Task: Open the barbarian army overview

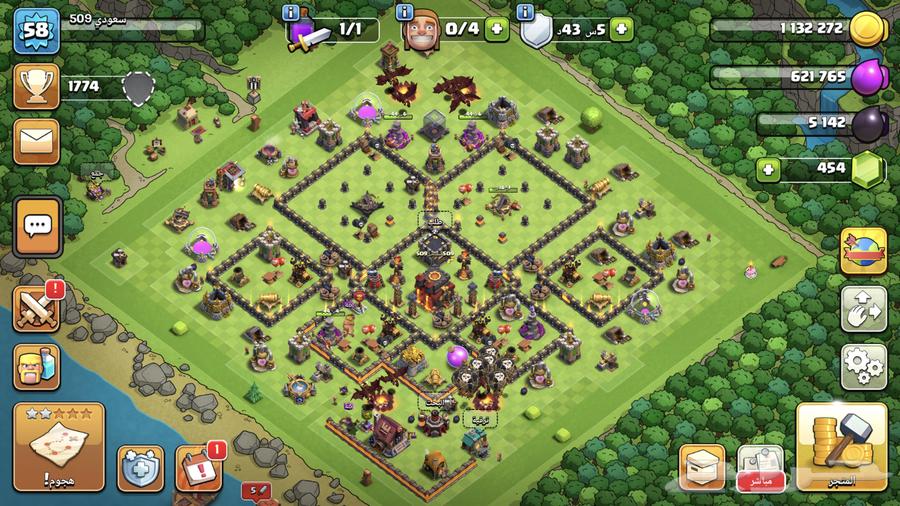Action: point(36,365)
